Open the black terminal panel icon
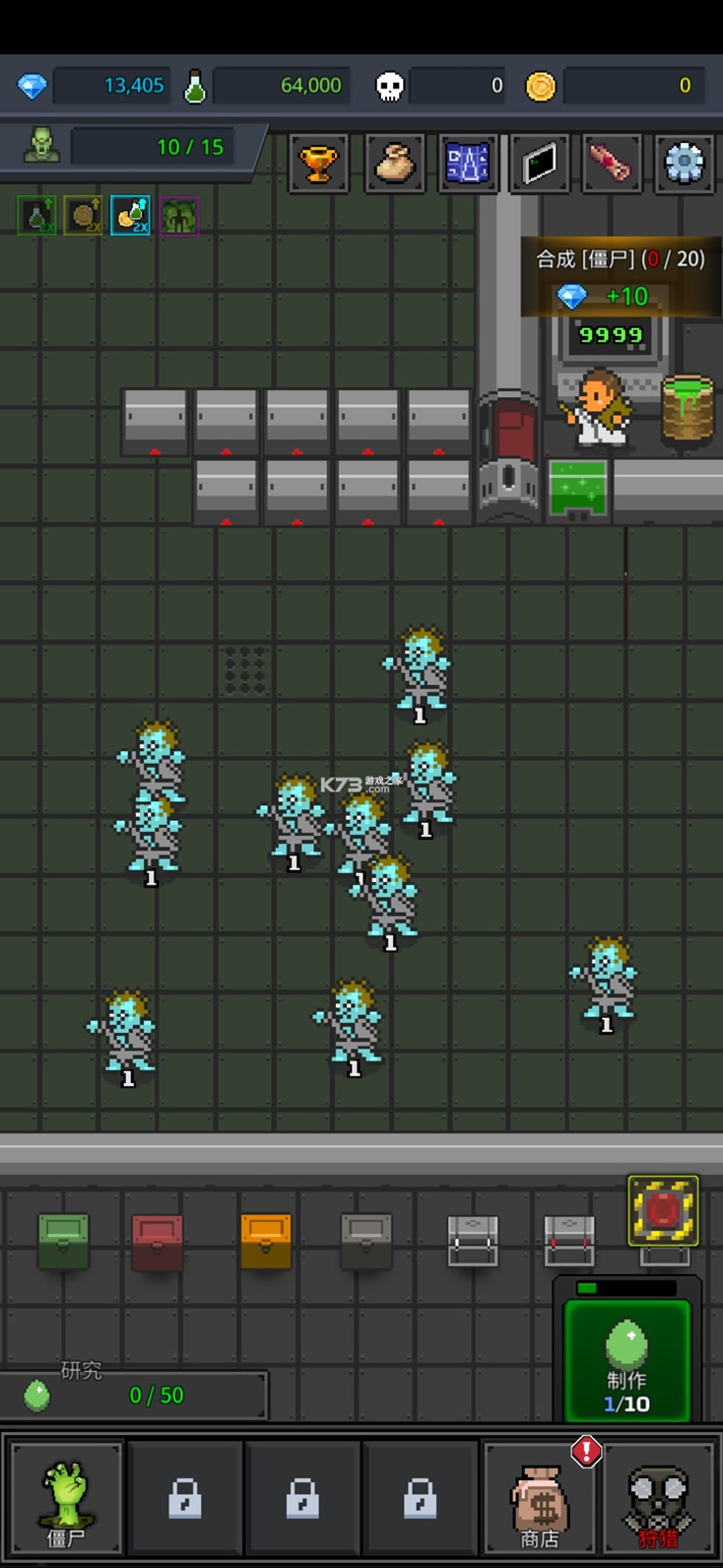This screenshot has width=723, height=1568. point(539,163)
